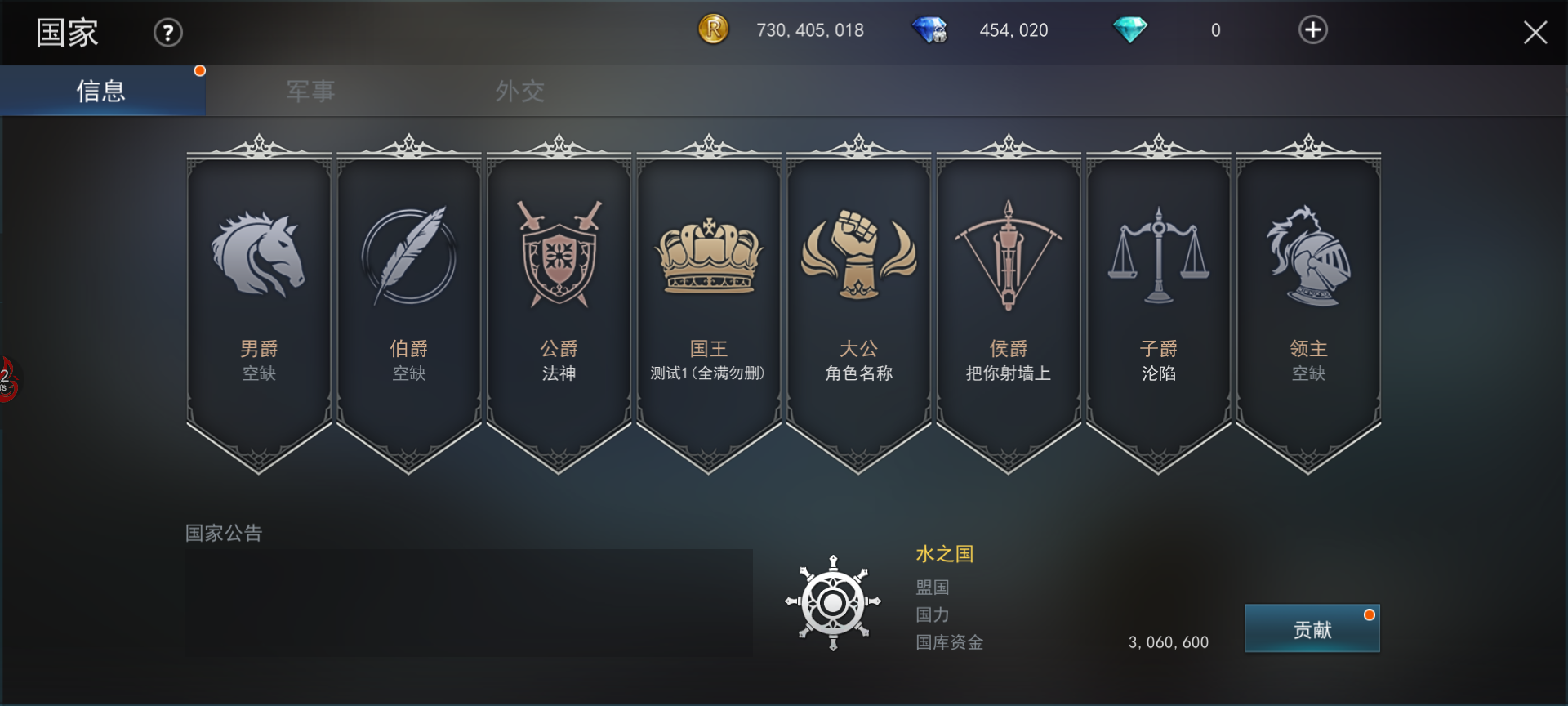Open the 信息 tab with notification dot
This screenshot has height=706, width=1568.
click(x=101, y=91)
